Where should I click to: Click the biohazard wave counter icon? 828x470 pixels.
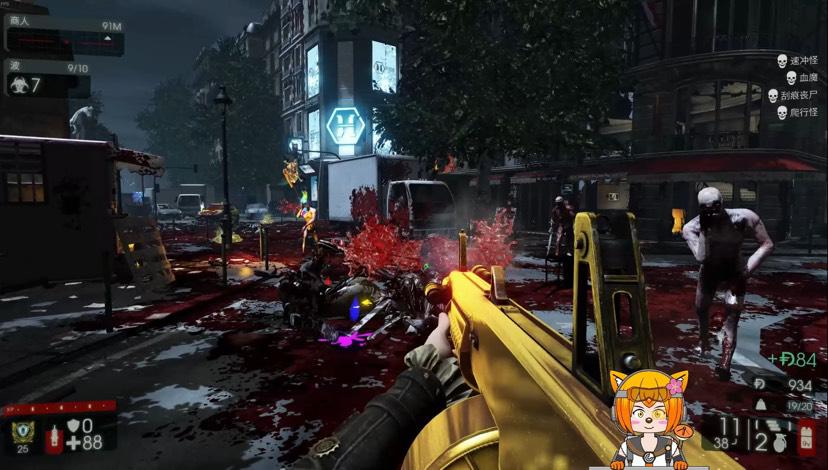click(19, 85)
